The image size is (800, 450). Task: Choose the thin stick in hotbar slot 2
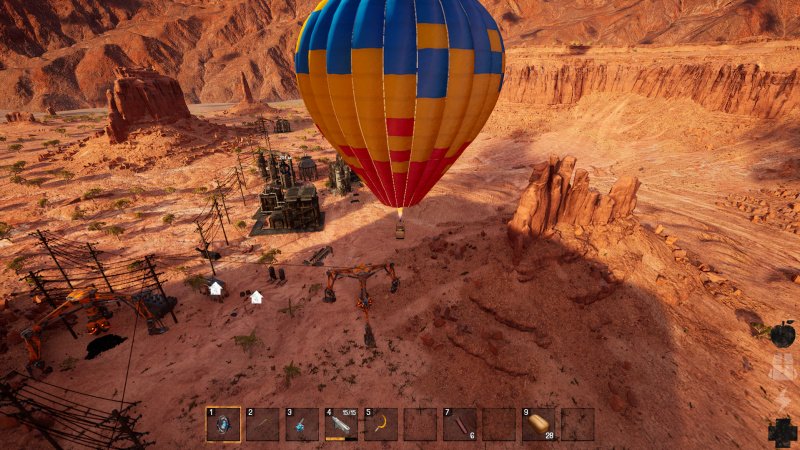pos(262,424)
